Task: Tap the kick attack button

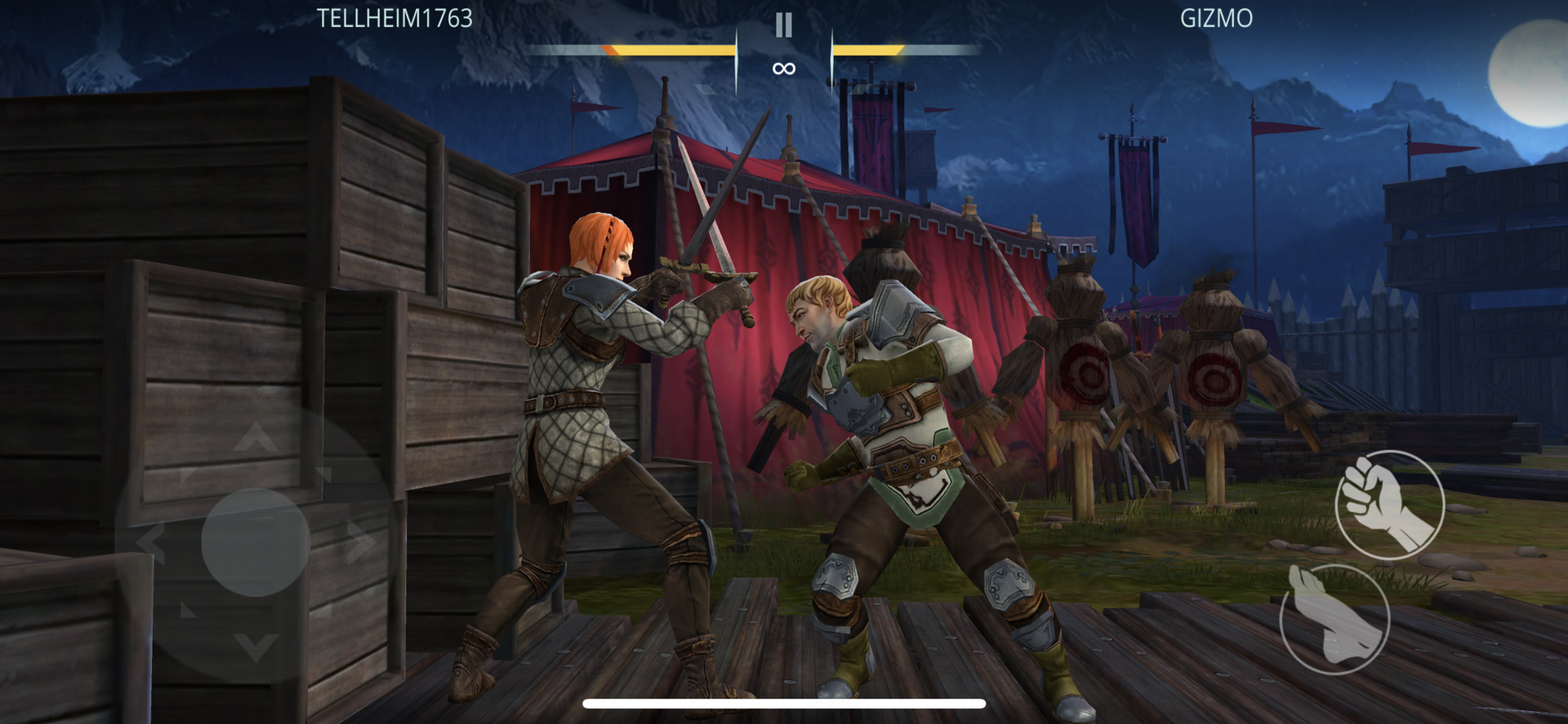Action: 1334,619
